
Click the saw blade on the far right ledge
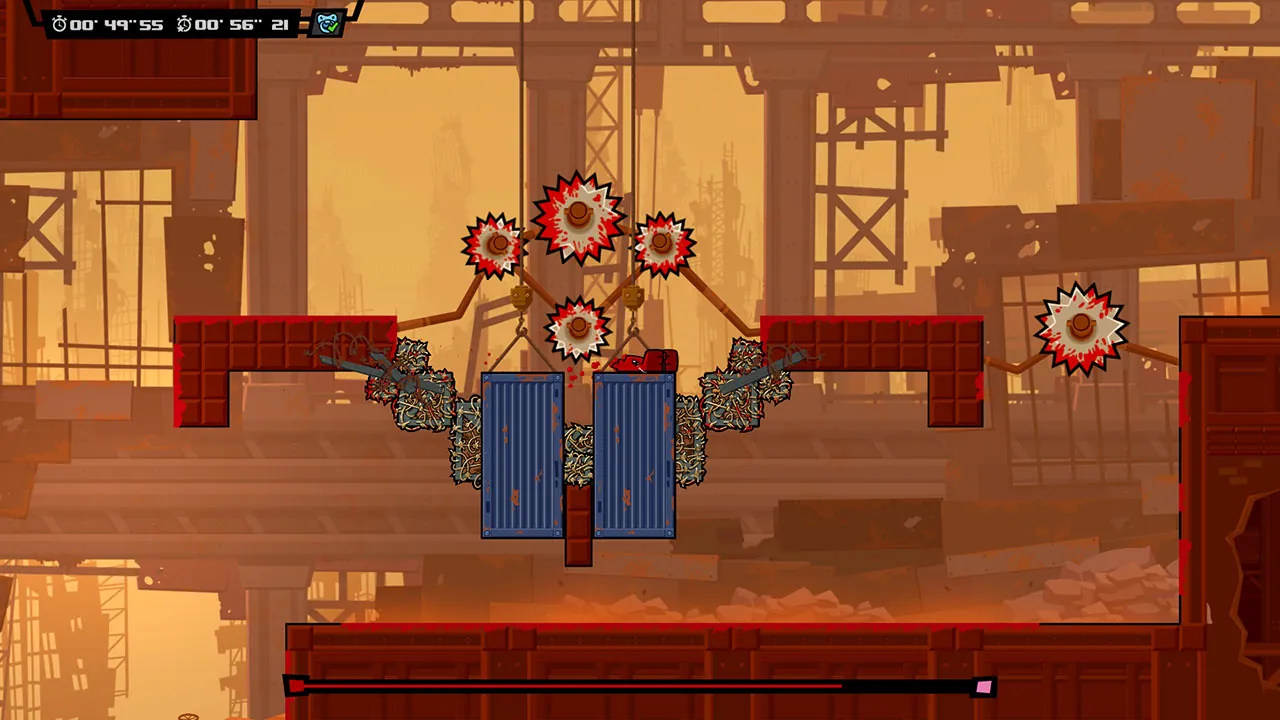pyautogui.click(x=1081, y=327)
